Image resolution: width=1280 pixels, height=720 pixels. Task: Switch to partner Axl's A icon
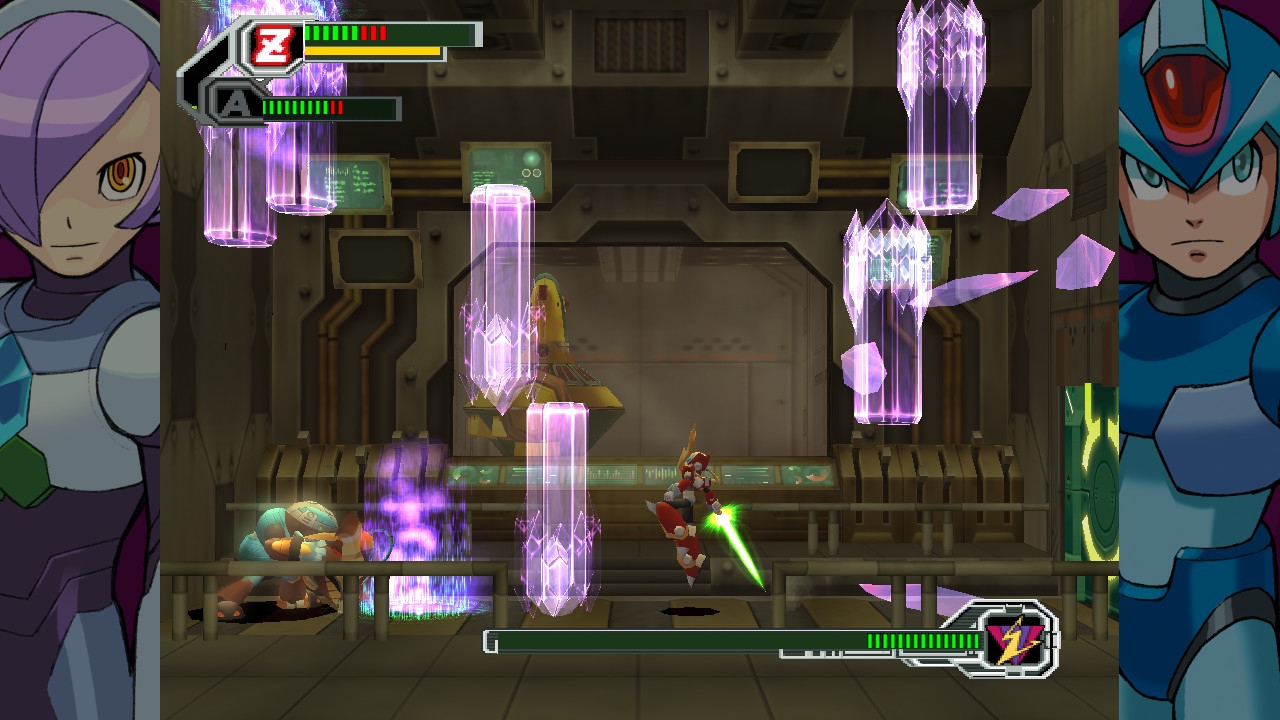(x=235, y=104)
